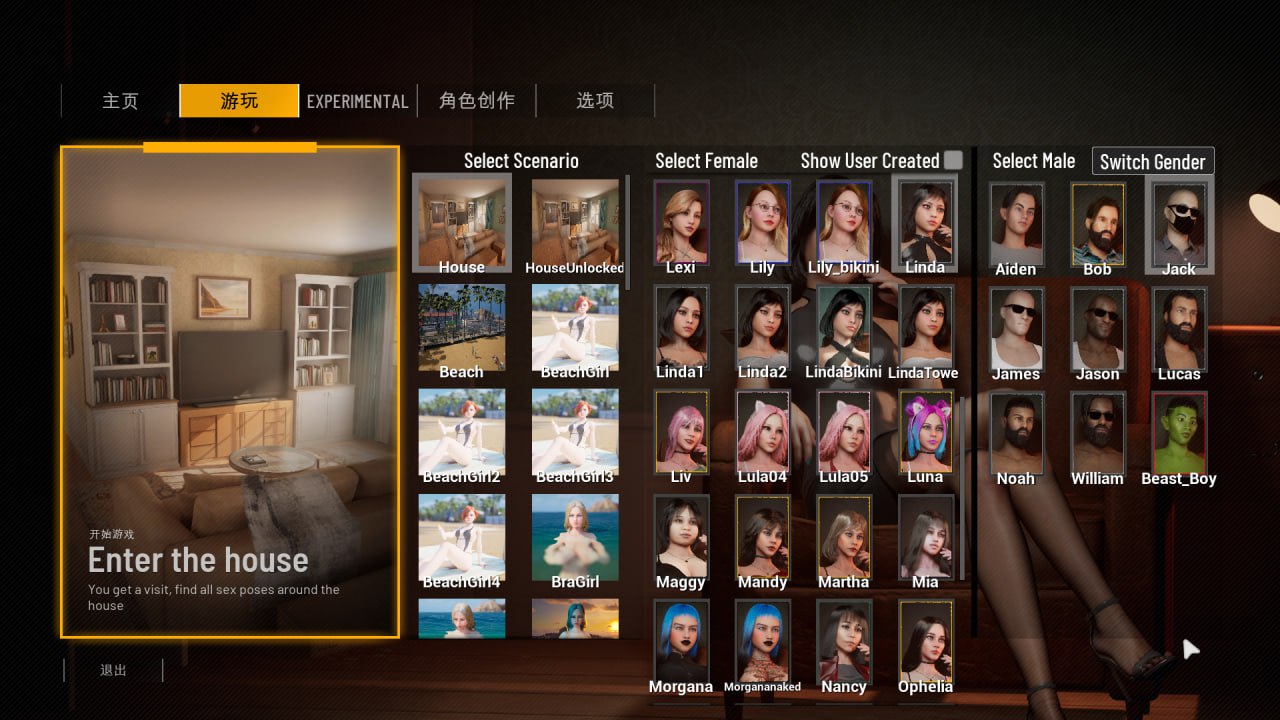Viewport: 1280px width, 720px height.
Task: Choose the HouseUnlocked scenario
Action: pyautogui.click(x=575, y=223)
